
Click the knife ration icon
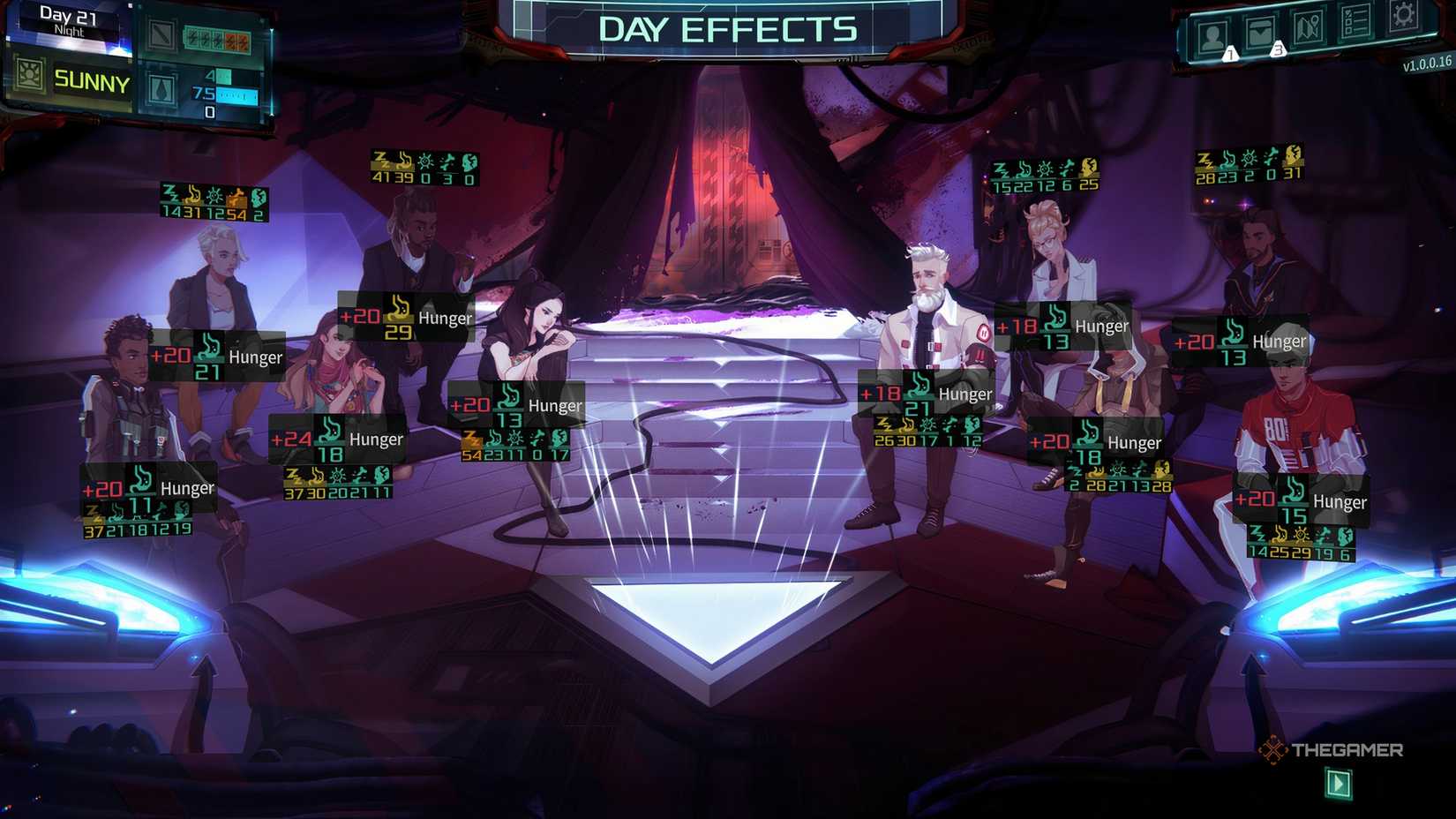coord(161,35)
